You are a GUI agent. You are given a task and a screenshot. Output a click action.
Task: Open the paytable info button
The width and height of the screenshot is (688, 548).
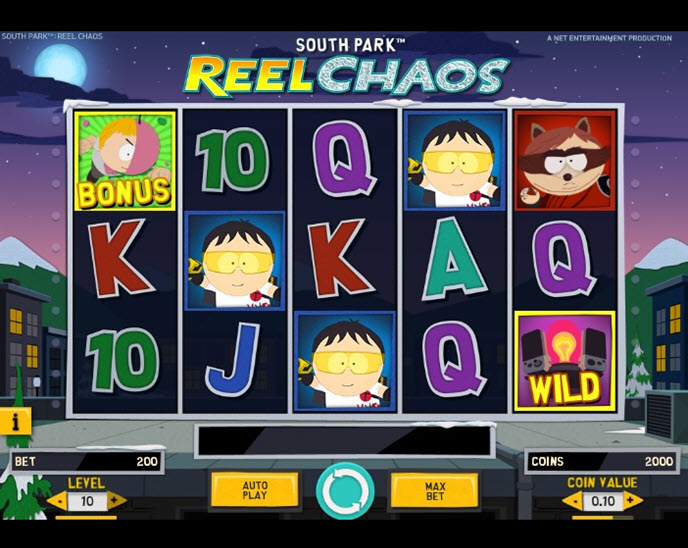[14, 421]
